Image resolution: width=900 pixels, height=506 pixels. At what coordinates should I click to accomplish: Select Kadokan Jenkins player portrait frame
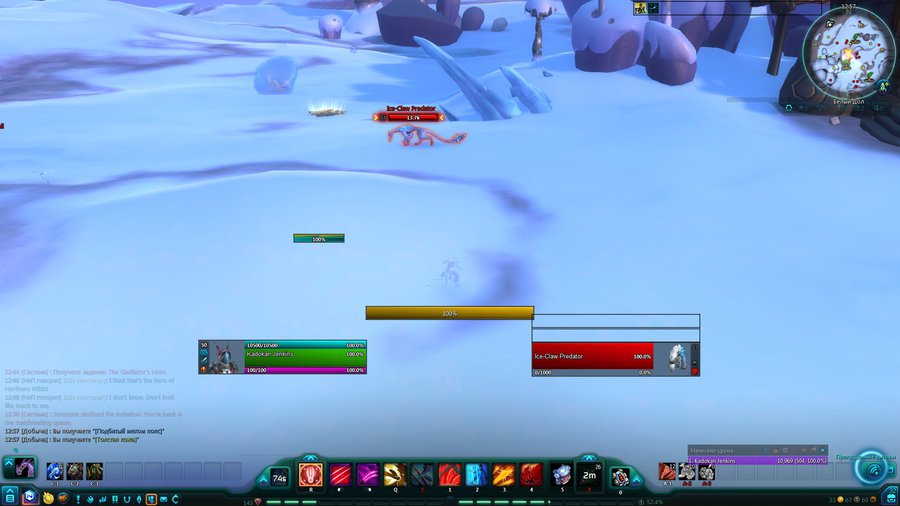coord(282,357)
